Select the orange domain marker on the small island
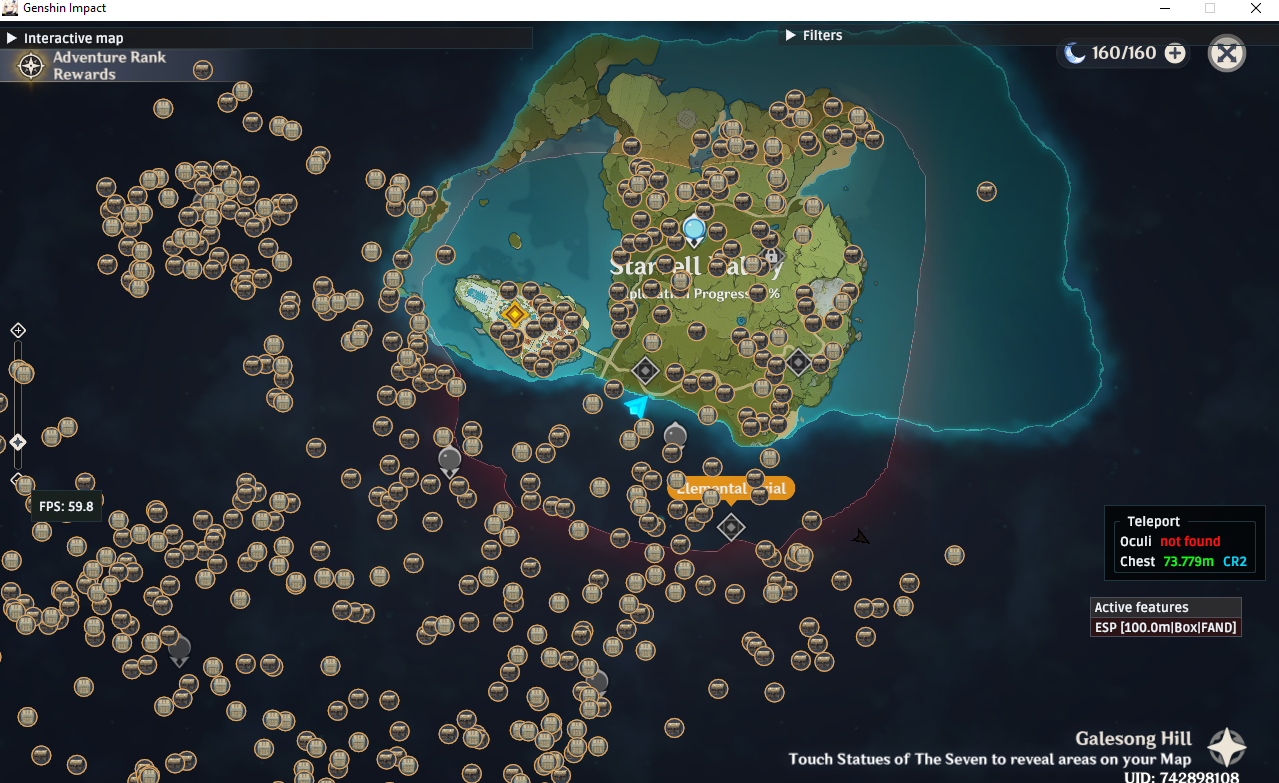This screenshot has width=1279, height=783. pyautogui.click(x=514, y=314)
